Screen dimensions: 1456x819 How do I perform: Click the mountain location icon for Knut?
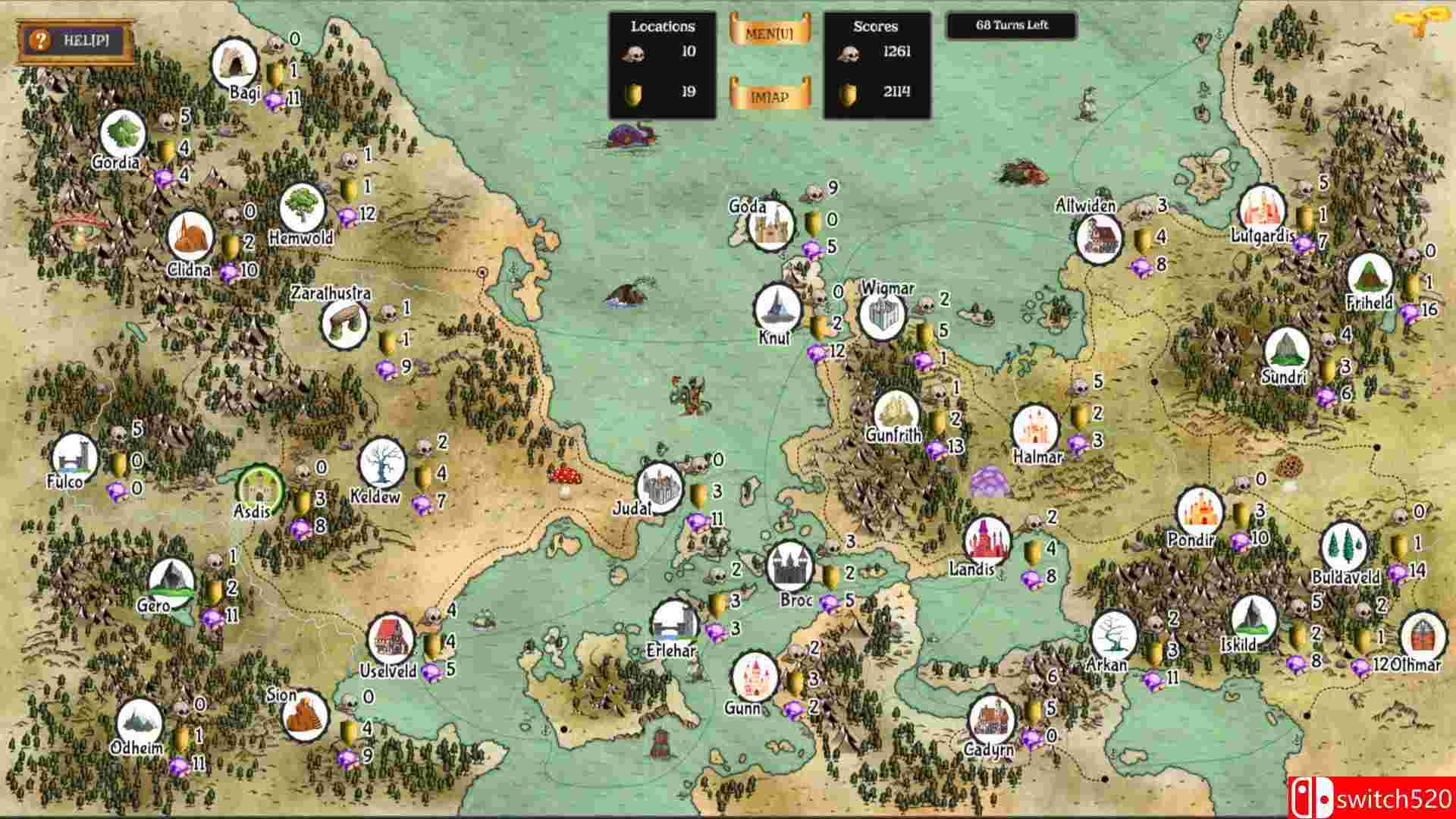coord(777,306)
